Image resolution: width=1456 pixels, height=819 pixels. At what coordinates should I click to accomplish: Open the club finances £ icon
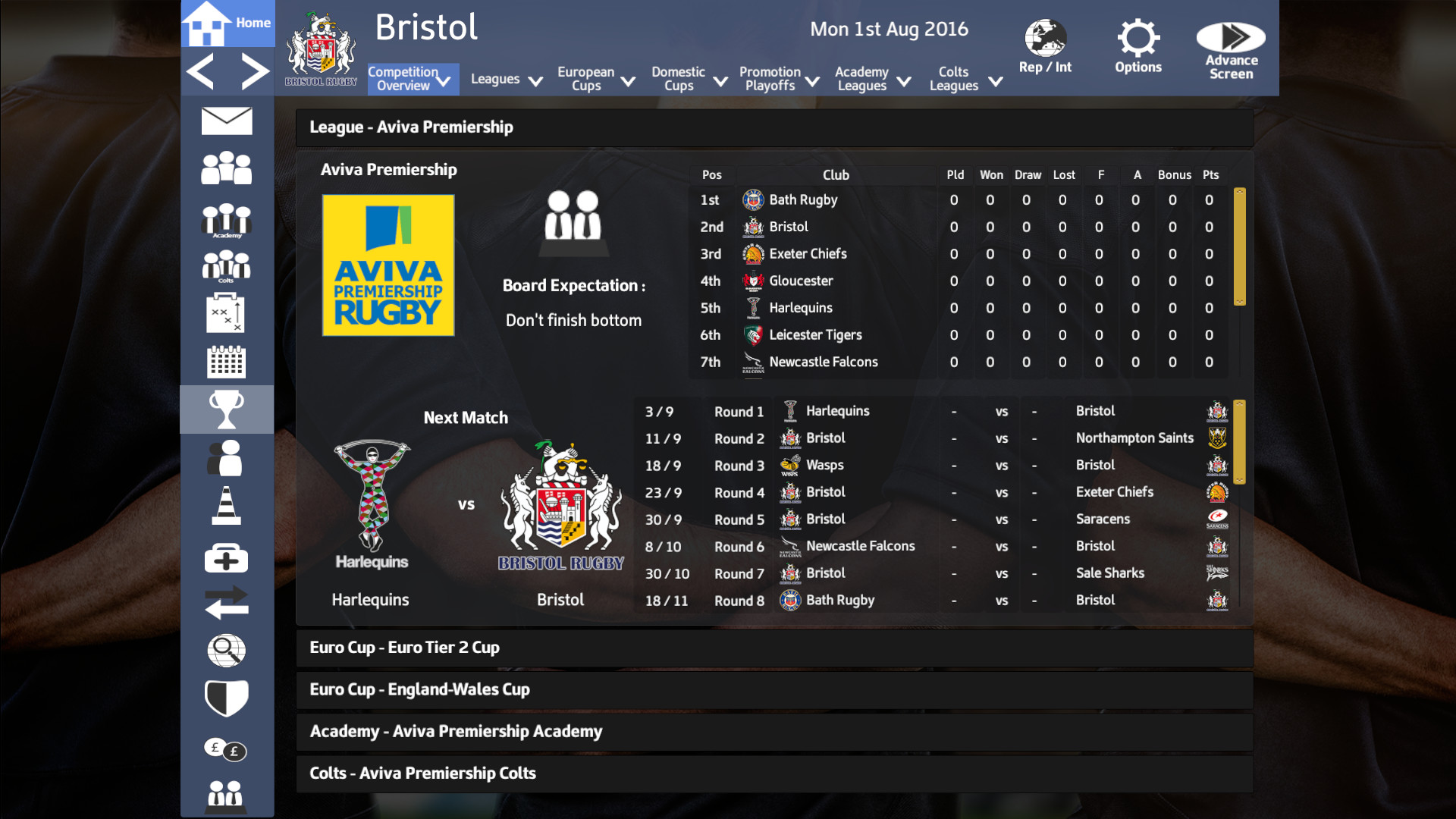224,749
